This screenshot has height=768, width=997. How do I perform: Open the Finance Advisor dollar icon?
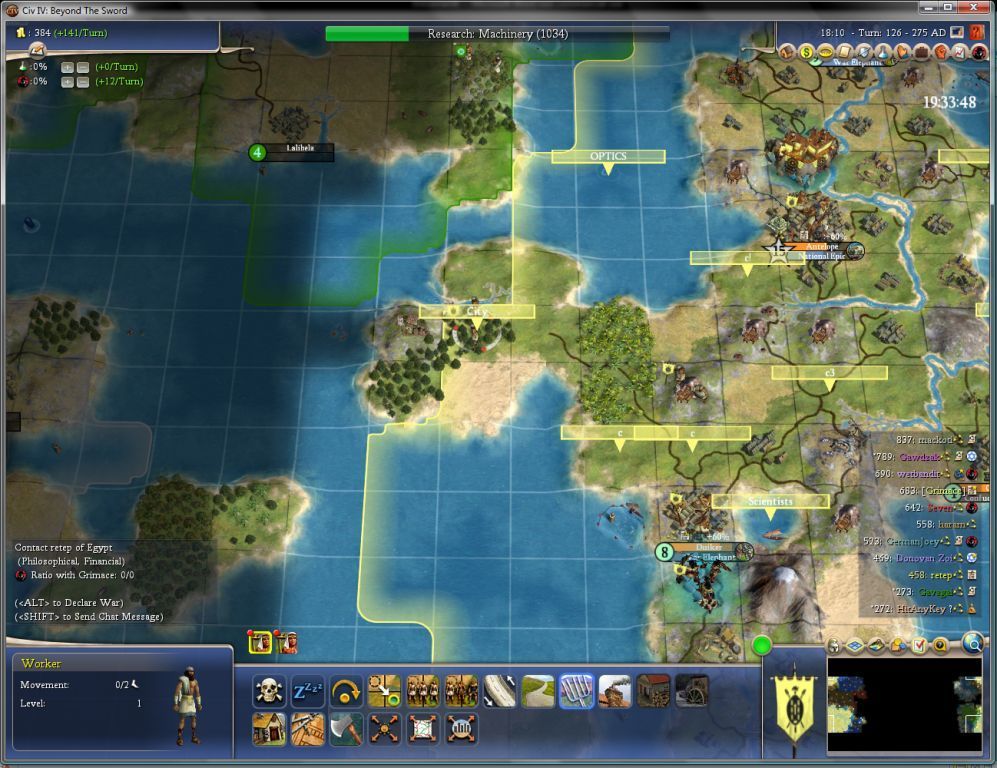coord(807,52)
